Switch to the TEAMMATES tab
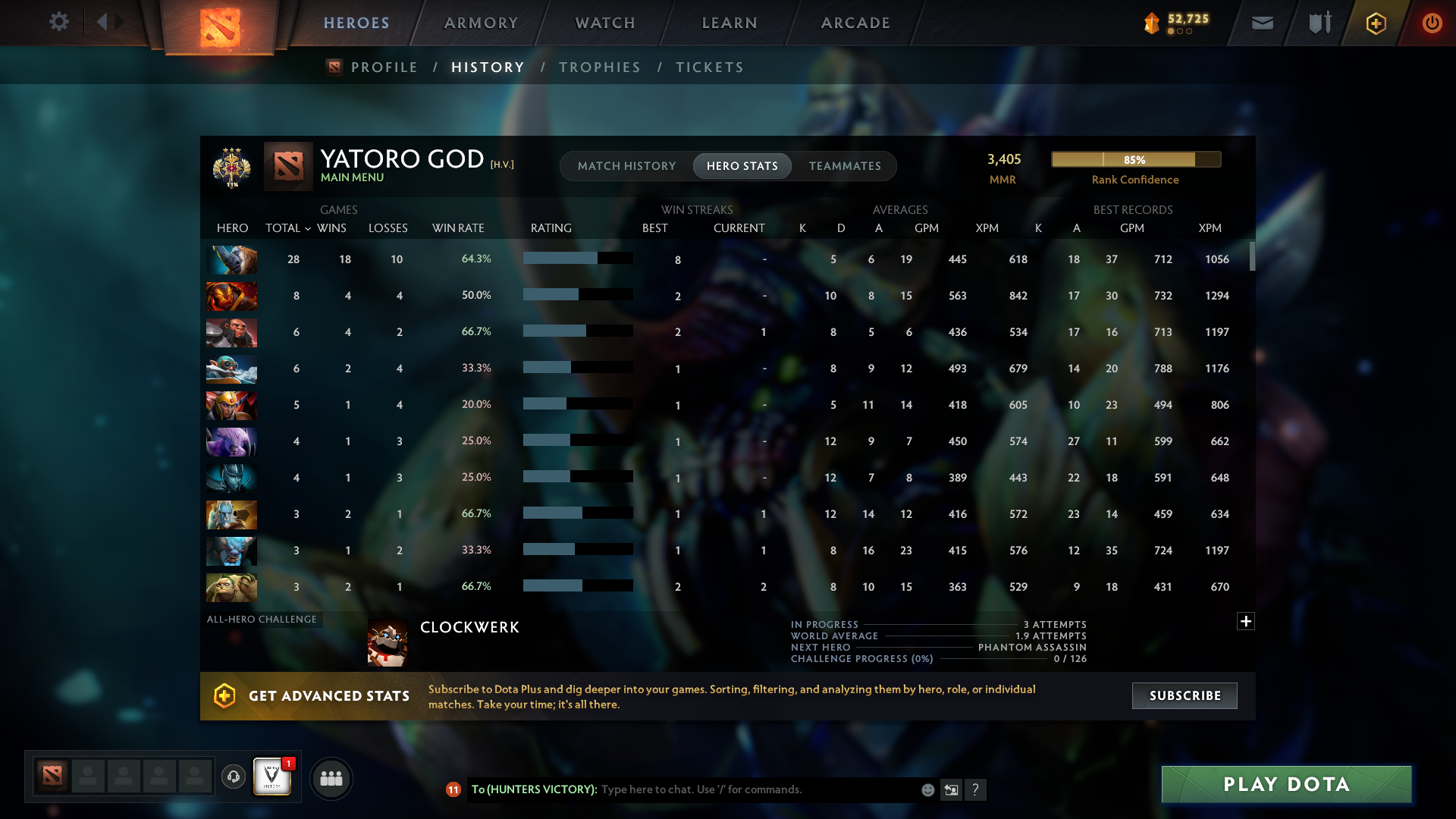Image resolution: width=1456 pixels, height=819 pixels. [844, 165]
